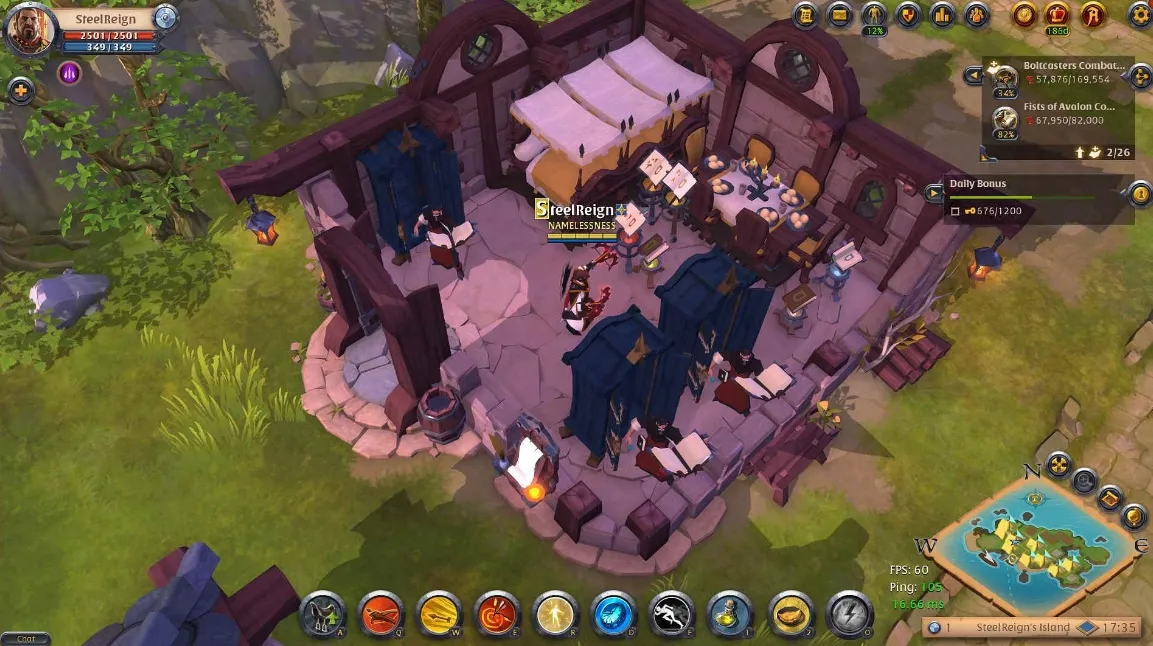Activate the mount ability in the hotbar

pos(322,613)
